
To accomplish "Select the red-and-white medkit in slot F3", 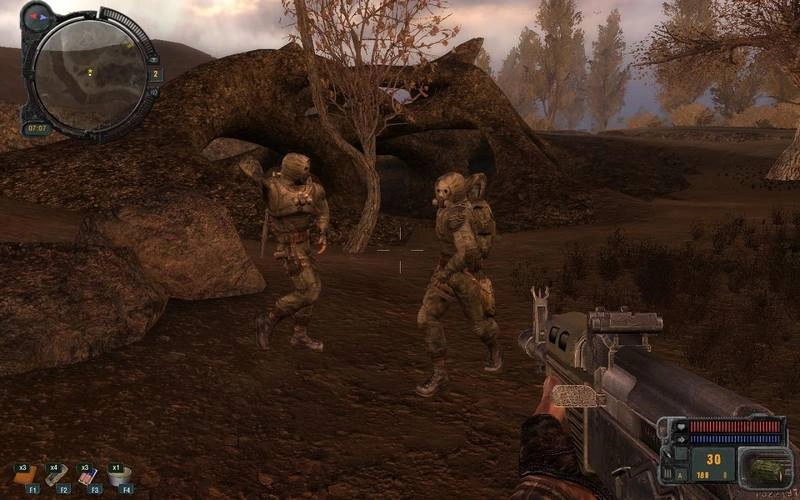I will click(89, 475).
